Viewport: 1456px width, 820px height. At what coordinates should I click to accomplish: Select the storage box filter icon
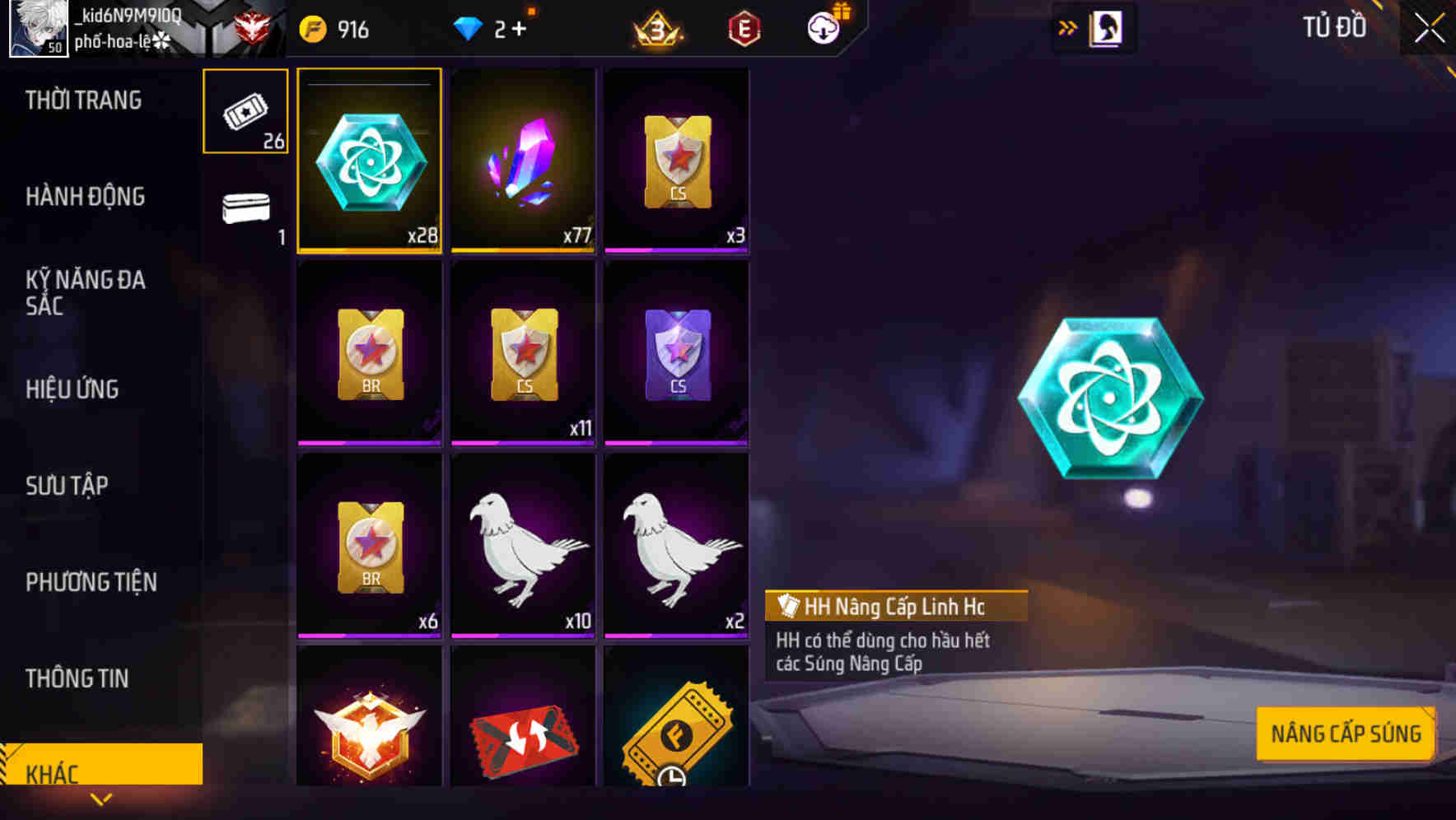244,210
